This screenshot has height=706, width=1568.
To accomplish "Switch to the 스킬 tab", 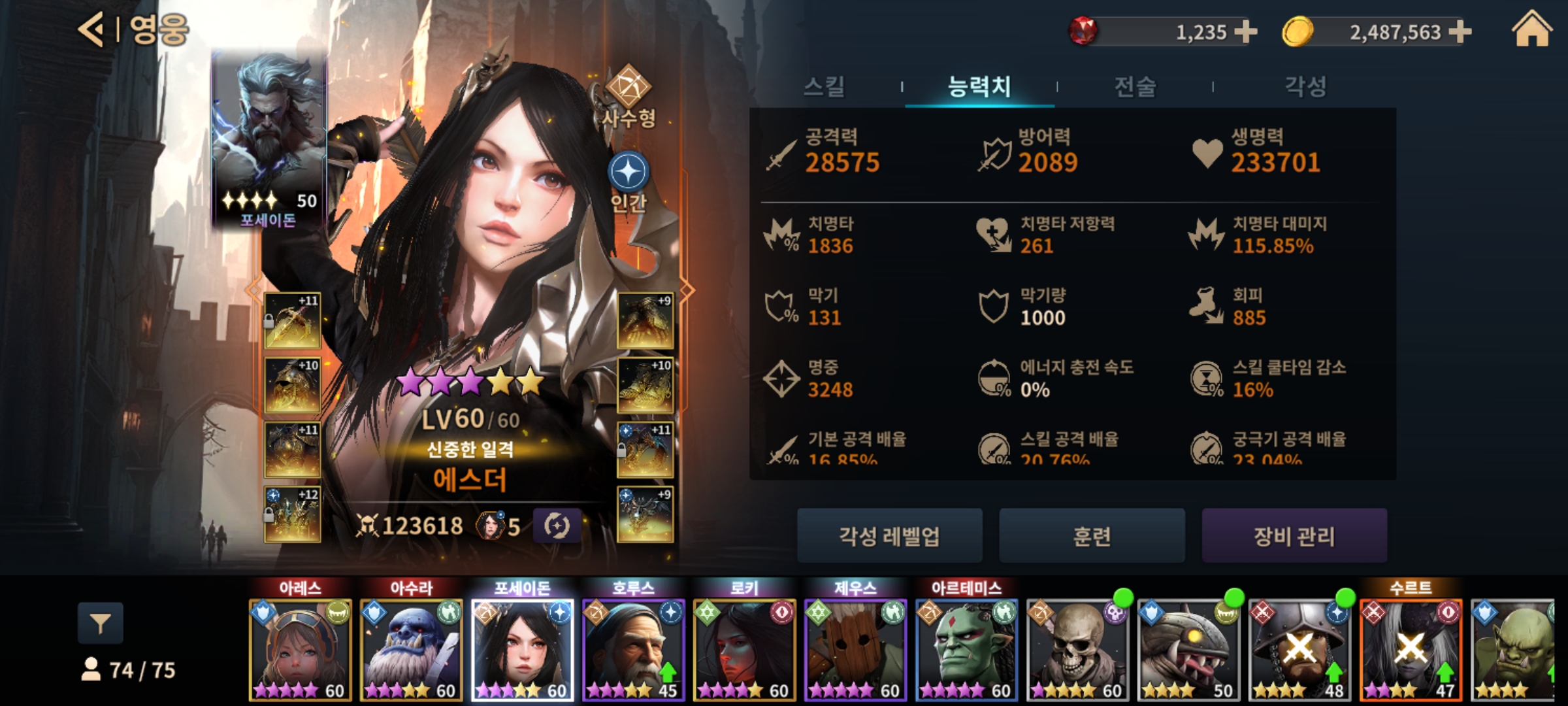I will (x=824, y=86).
